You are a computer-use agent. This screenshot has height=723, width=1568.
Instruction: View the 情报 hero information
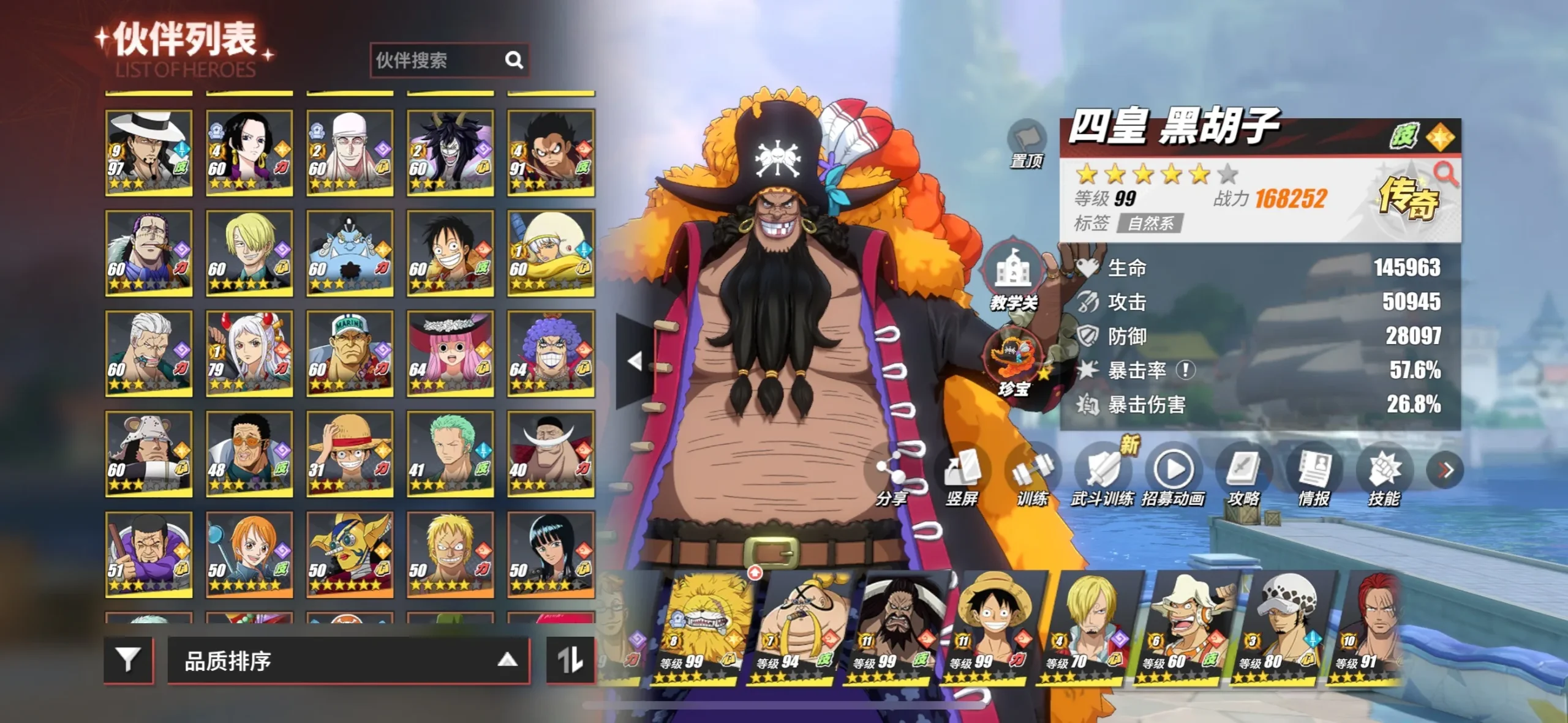point(1314,478)
